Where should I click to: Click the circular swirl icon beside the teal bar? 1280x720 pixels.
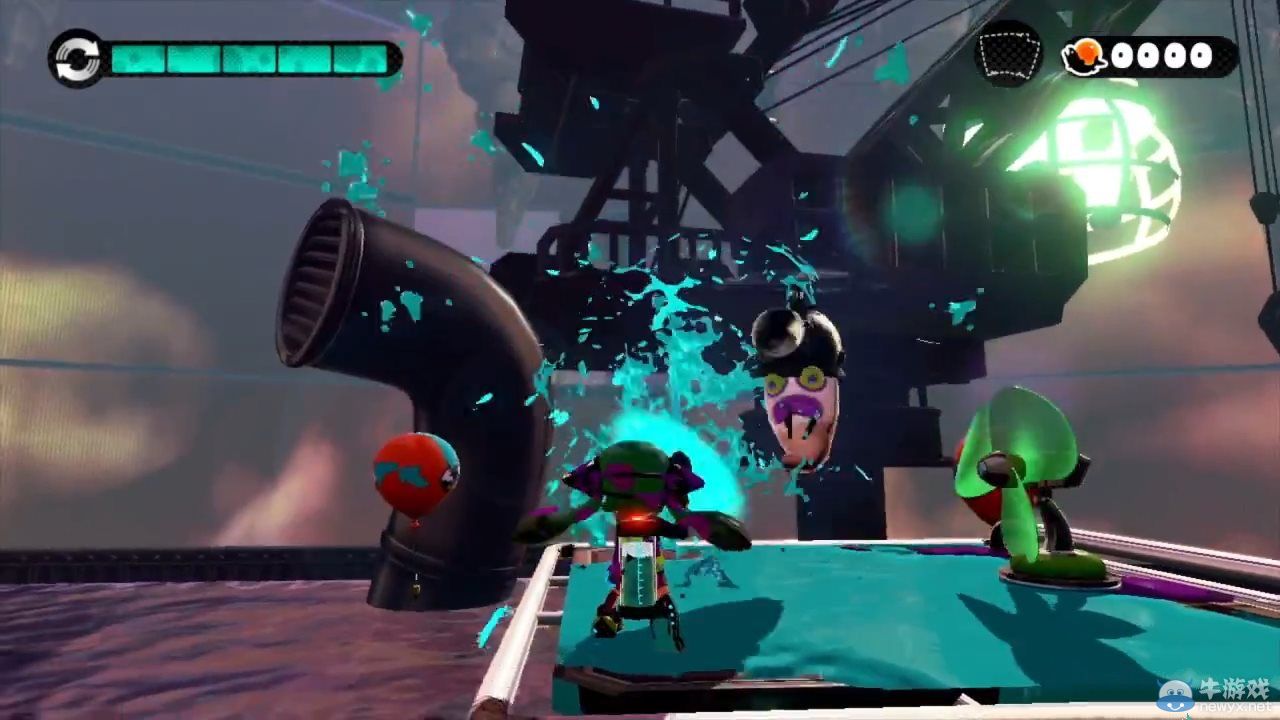78,58
